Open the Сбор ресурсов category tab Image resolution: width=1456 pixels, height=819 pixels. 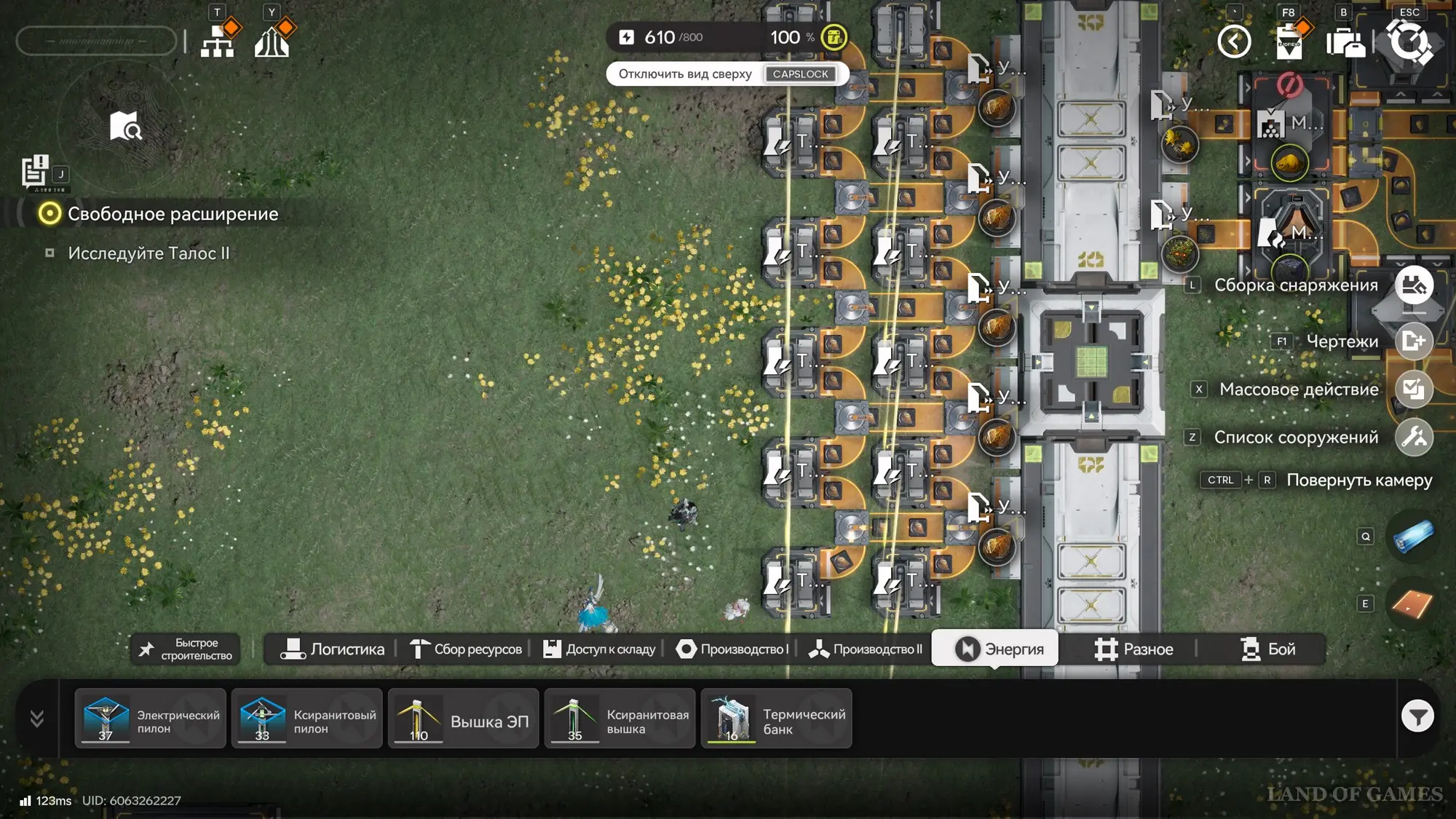(x=466, y=649)
